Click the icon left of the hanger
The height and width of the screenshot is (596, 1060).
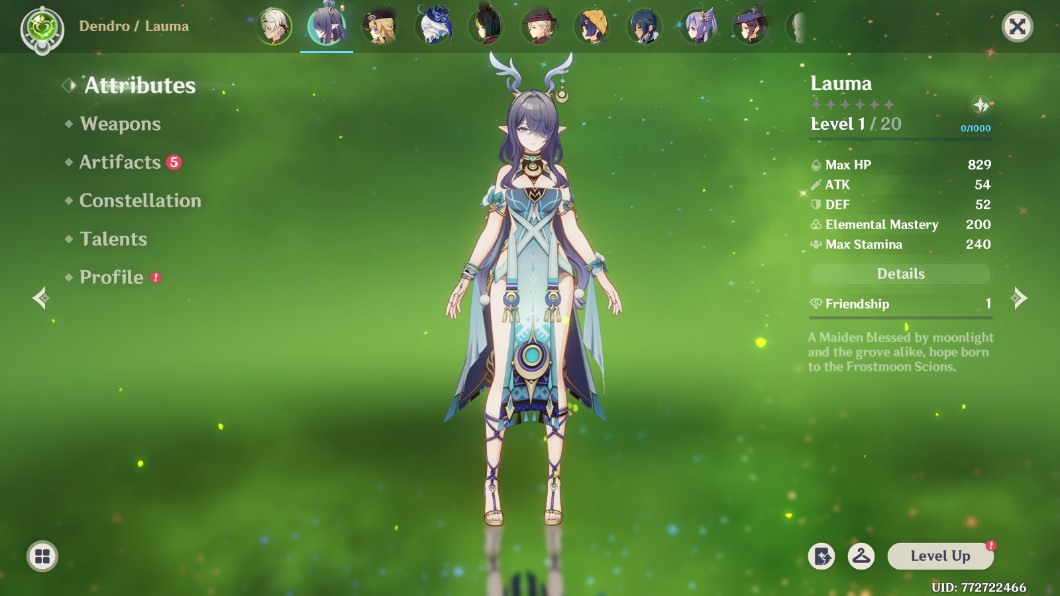coord(821,556)
